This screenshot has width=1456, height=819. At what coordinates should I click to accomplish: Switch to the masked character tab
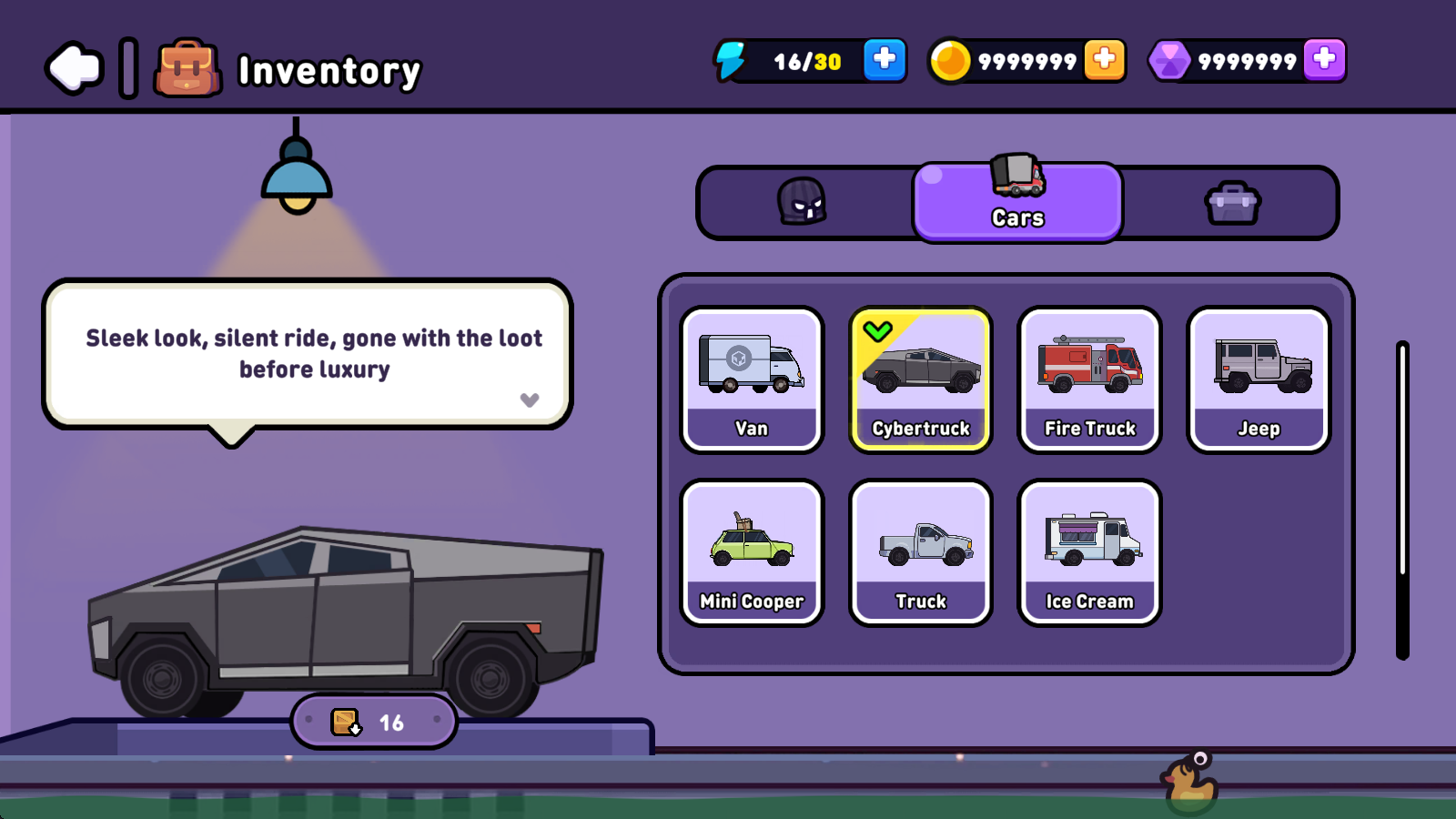point(802,202)
